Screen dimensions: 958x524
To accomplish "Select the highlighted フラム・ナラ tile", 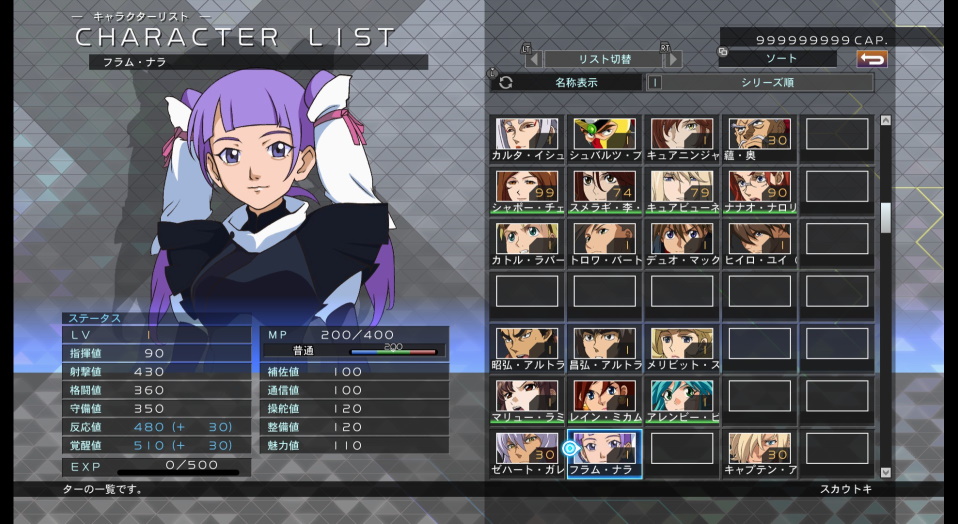I will point(605,451).
